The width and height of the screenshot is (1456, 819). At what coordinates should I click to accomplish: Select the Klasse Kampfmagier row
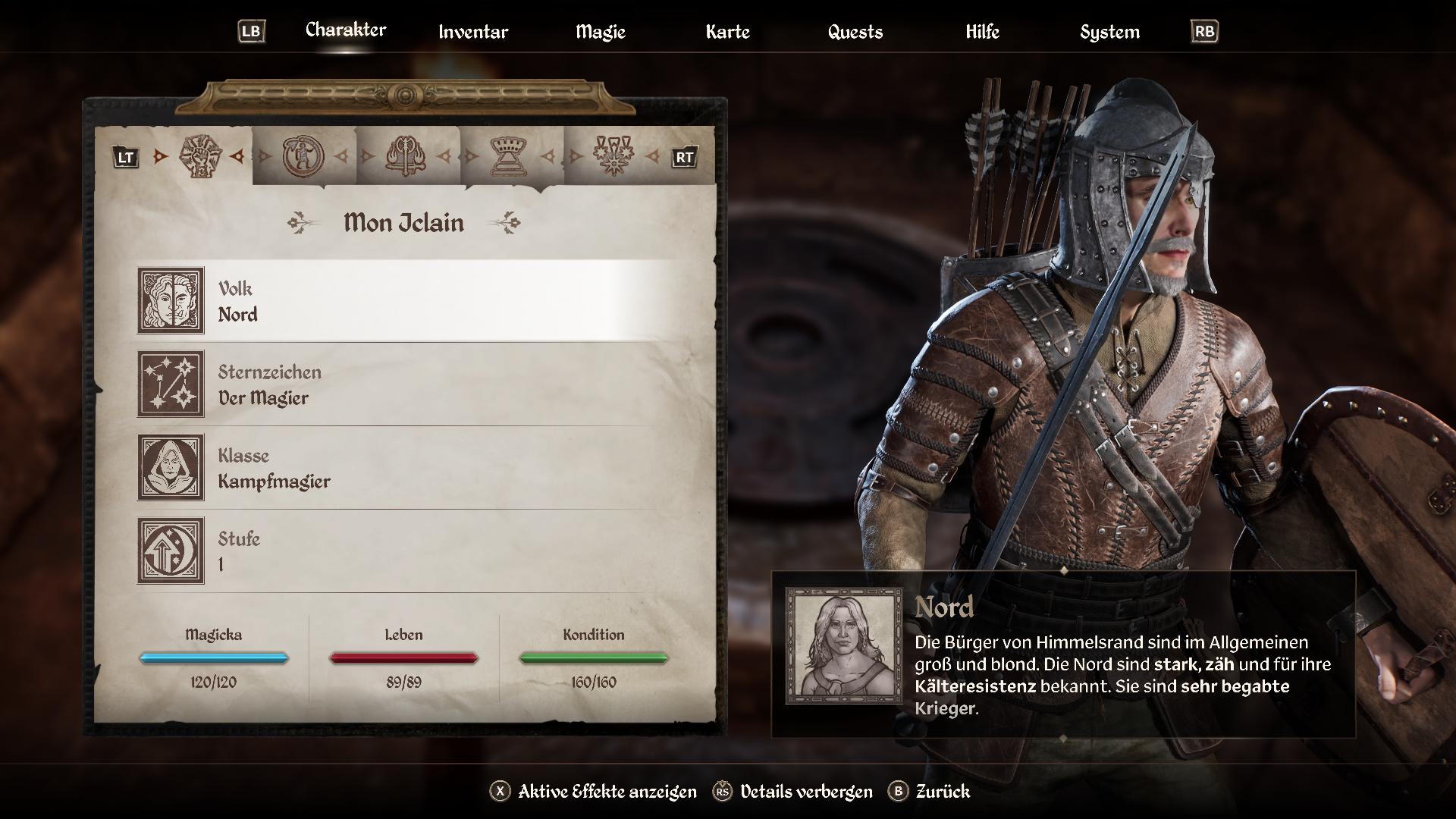tap(409, 467)
